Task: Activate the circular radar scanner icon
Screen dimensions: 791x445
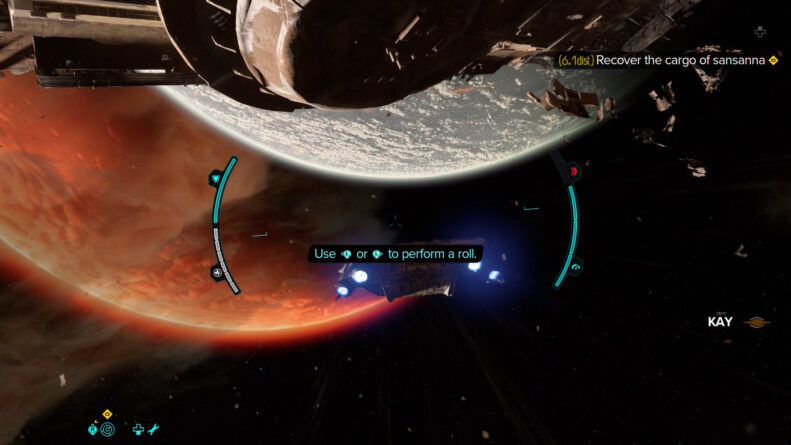Action: [x=108, y=430]
